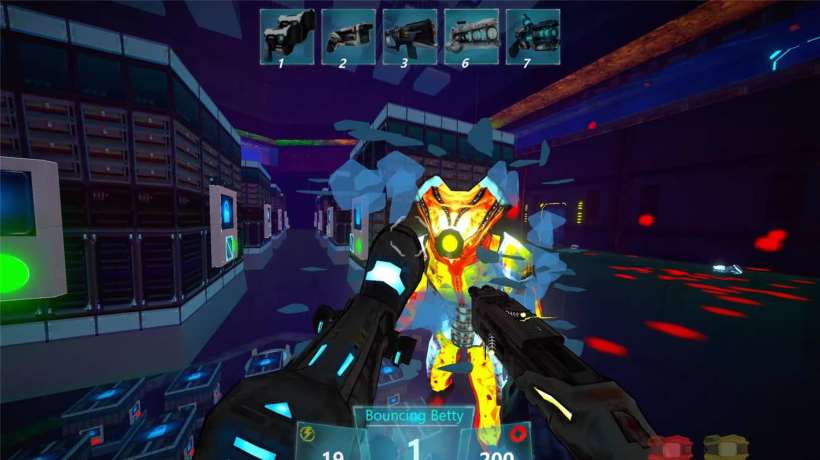Select the weapon in slot 1
Viewport: 820px width, 460px height.
[x=288, y=37]
